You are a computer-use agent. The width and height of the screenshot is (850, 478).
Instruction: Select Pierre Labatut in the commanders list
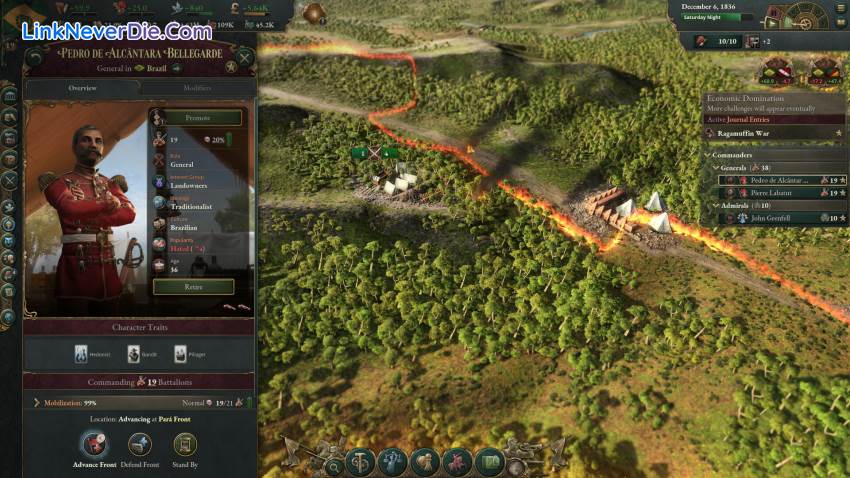(x=771, y=193)
